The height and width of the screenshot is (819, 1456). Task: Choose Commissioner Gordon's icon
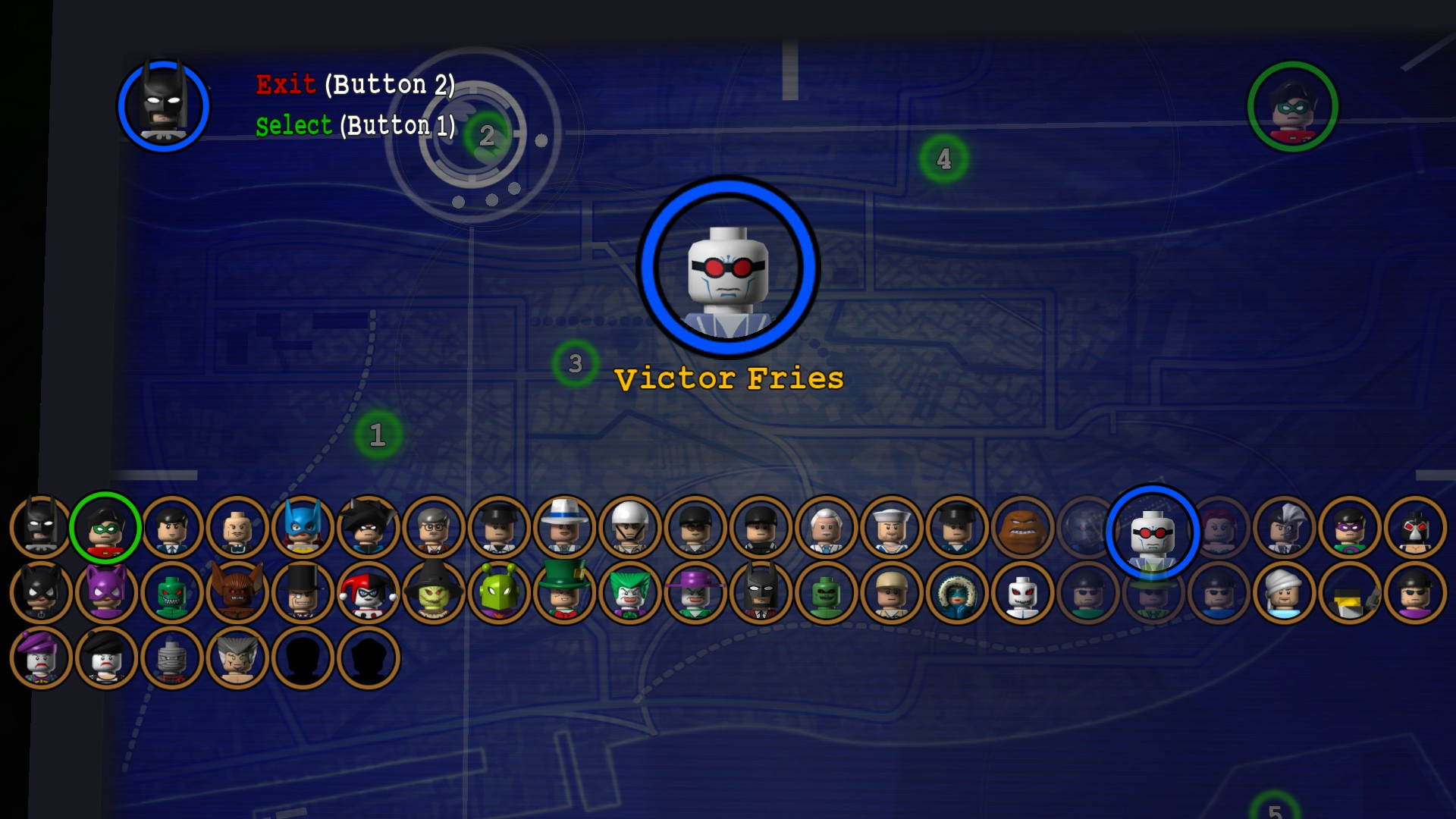tap(432, 527)
